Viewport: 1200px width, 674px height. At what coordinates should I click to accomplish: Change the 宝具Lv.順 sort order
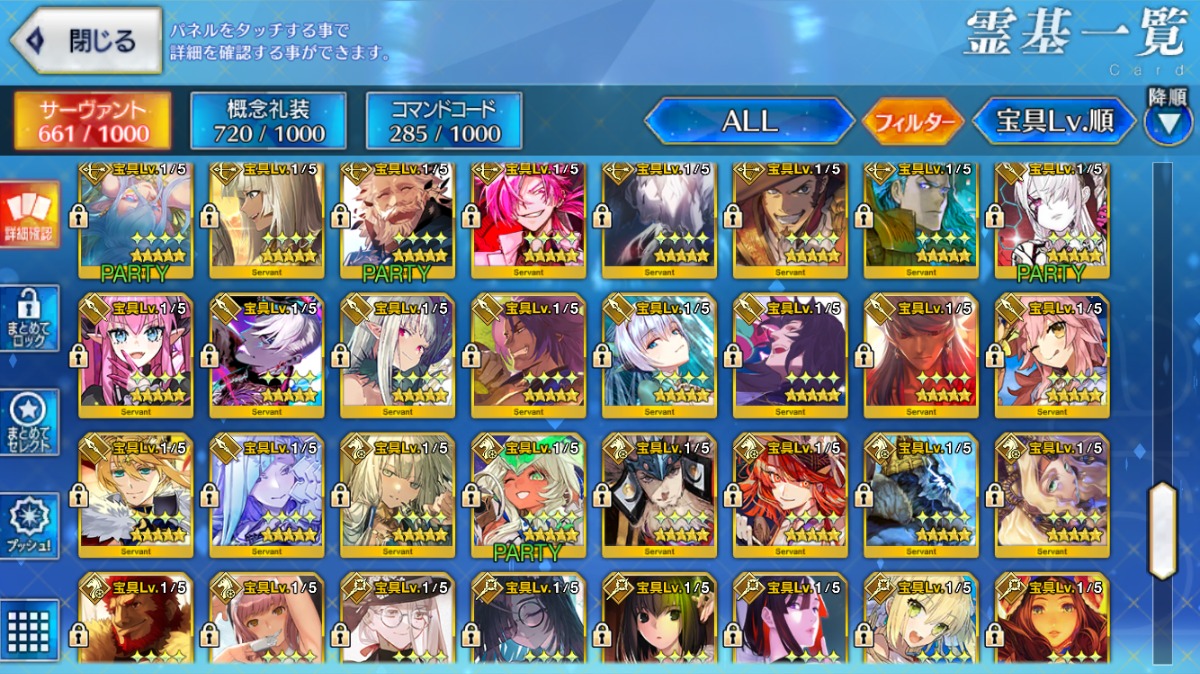(1054, 122)
